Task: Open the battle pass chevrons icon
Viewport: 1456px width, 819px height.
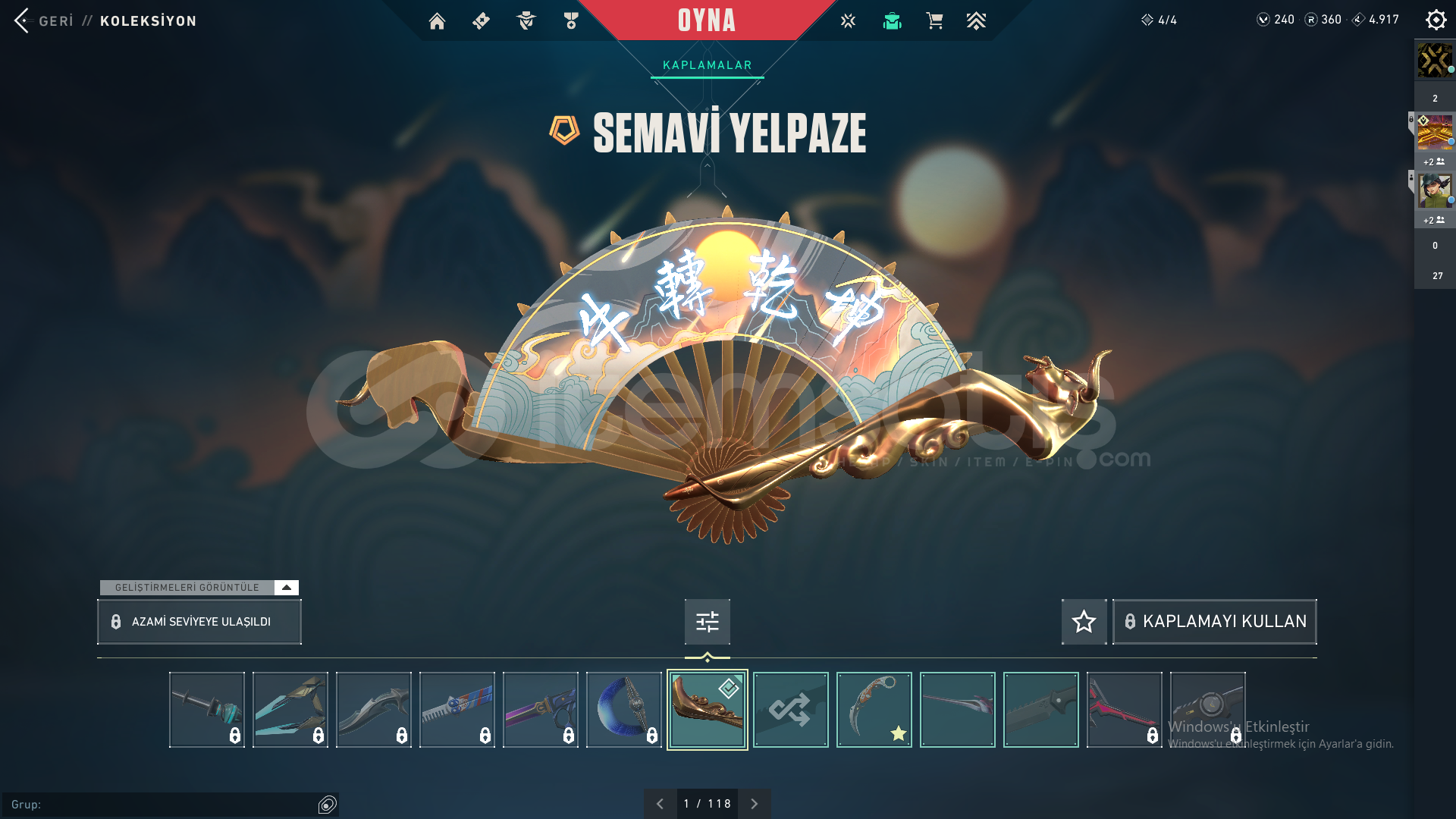Action: (x=976, y=21)
